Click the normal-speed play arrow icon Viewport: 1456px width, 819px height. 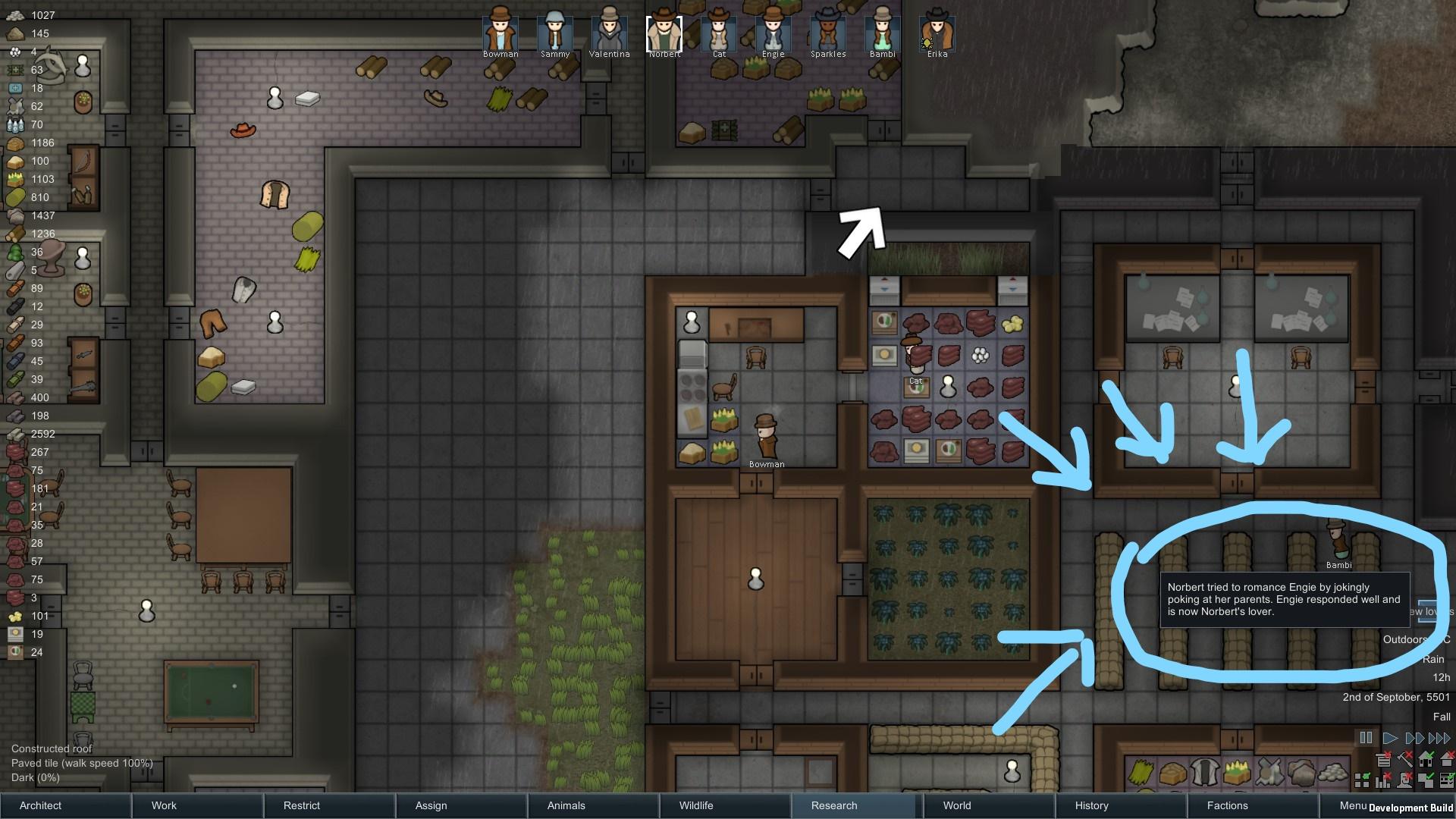(1391, 738)
